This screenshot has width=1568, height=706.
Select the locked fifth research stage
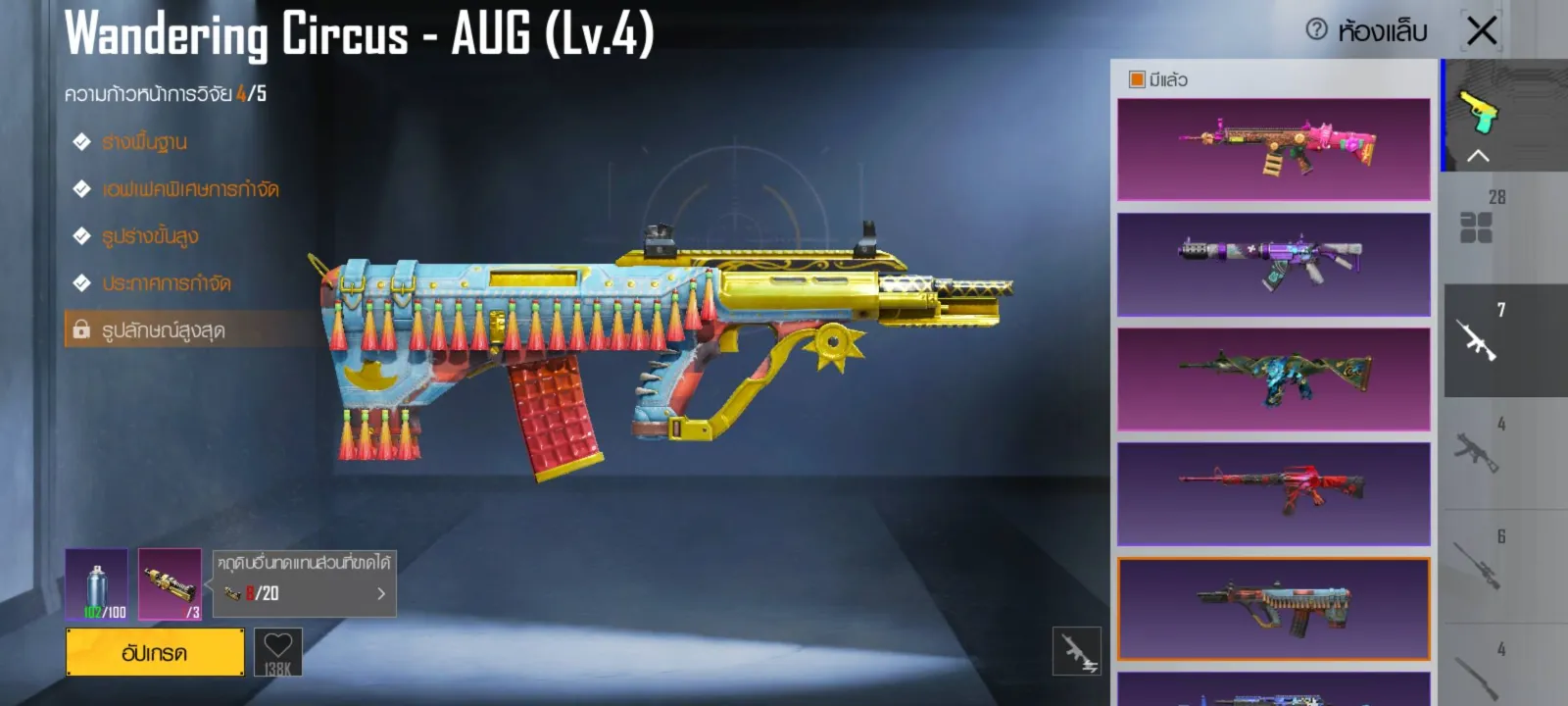coord(163,330)
